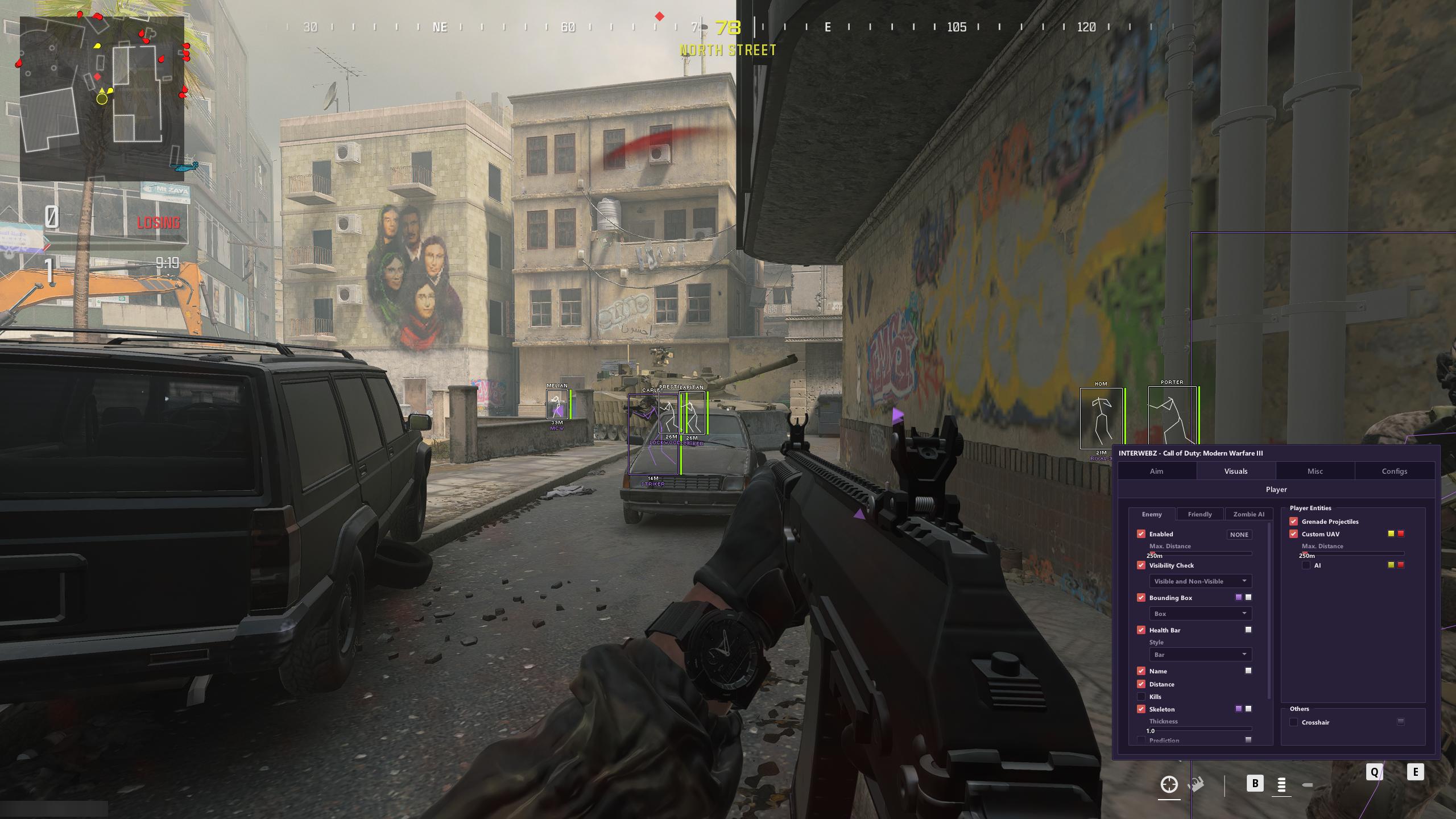1456x819 pixels.
Task: Enable the Crosshair checkbox
Action: [x=1293, y=722]
